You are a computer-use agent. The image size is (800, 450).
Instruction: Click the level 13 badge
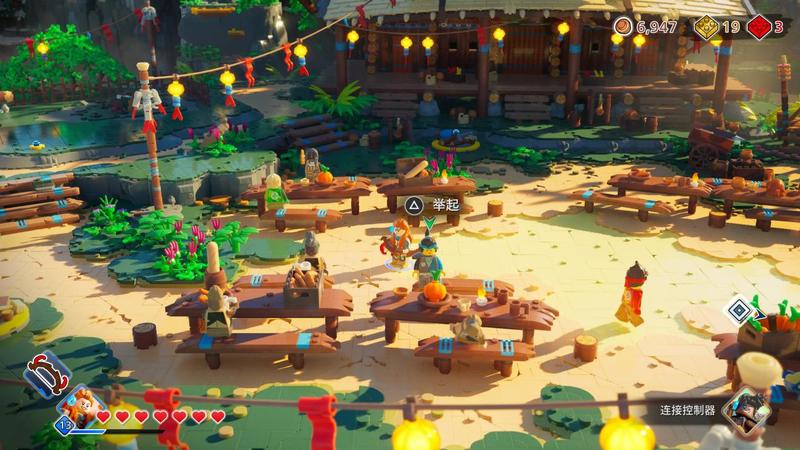click(63, 425)
